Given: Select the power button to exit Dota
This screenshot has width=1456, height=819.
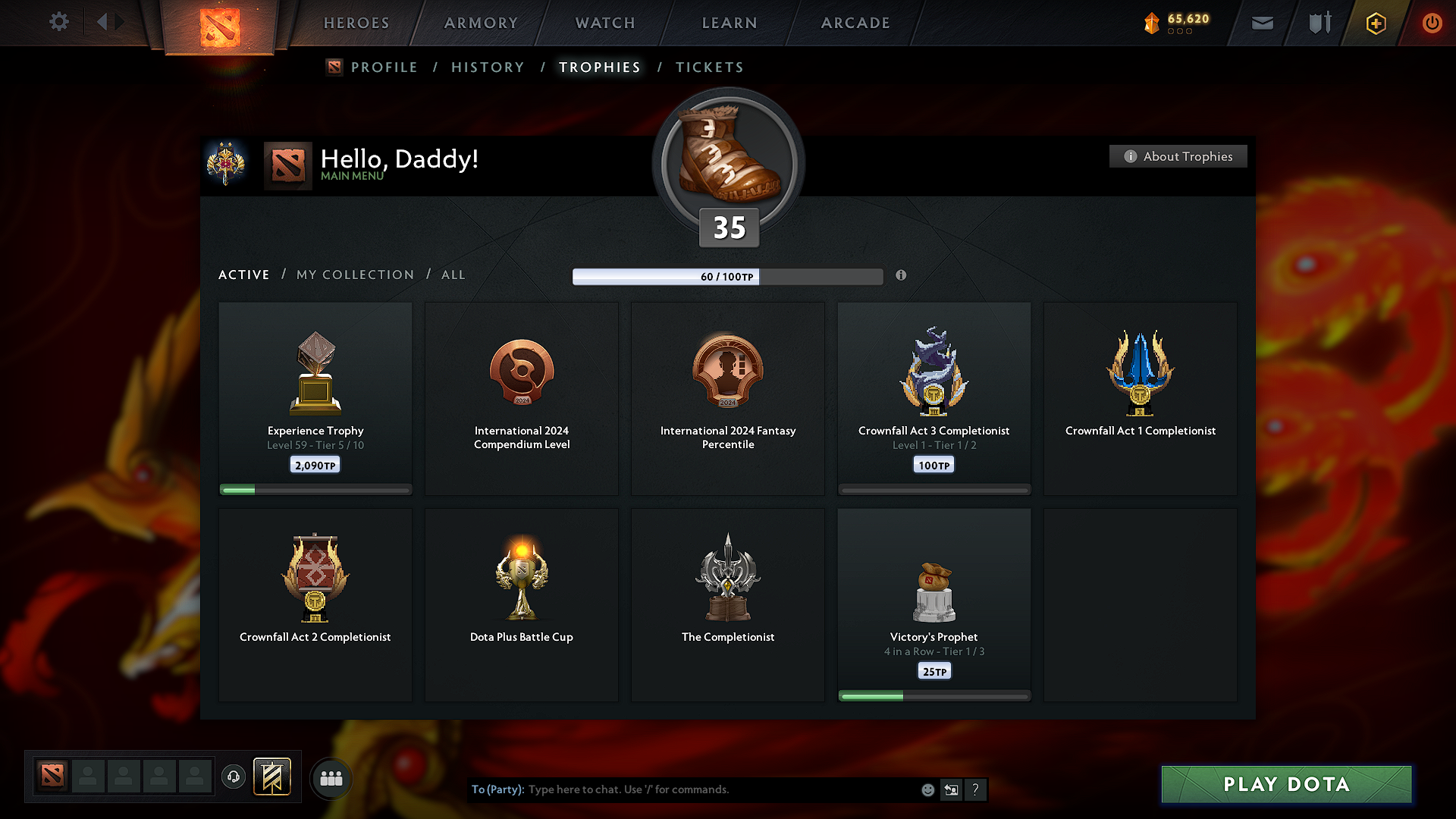Looking at the screenshot, I should 1432,23.
